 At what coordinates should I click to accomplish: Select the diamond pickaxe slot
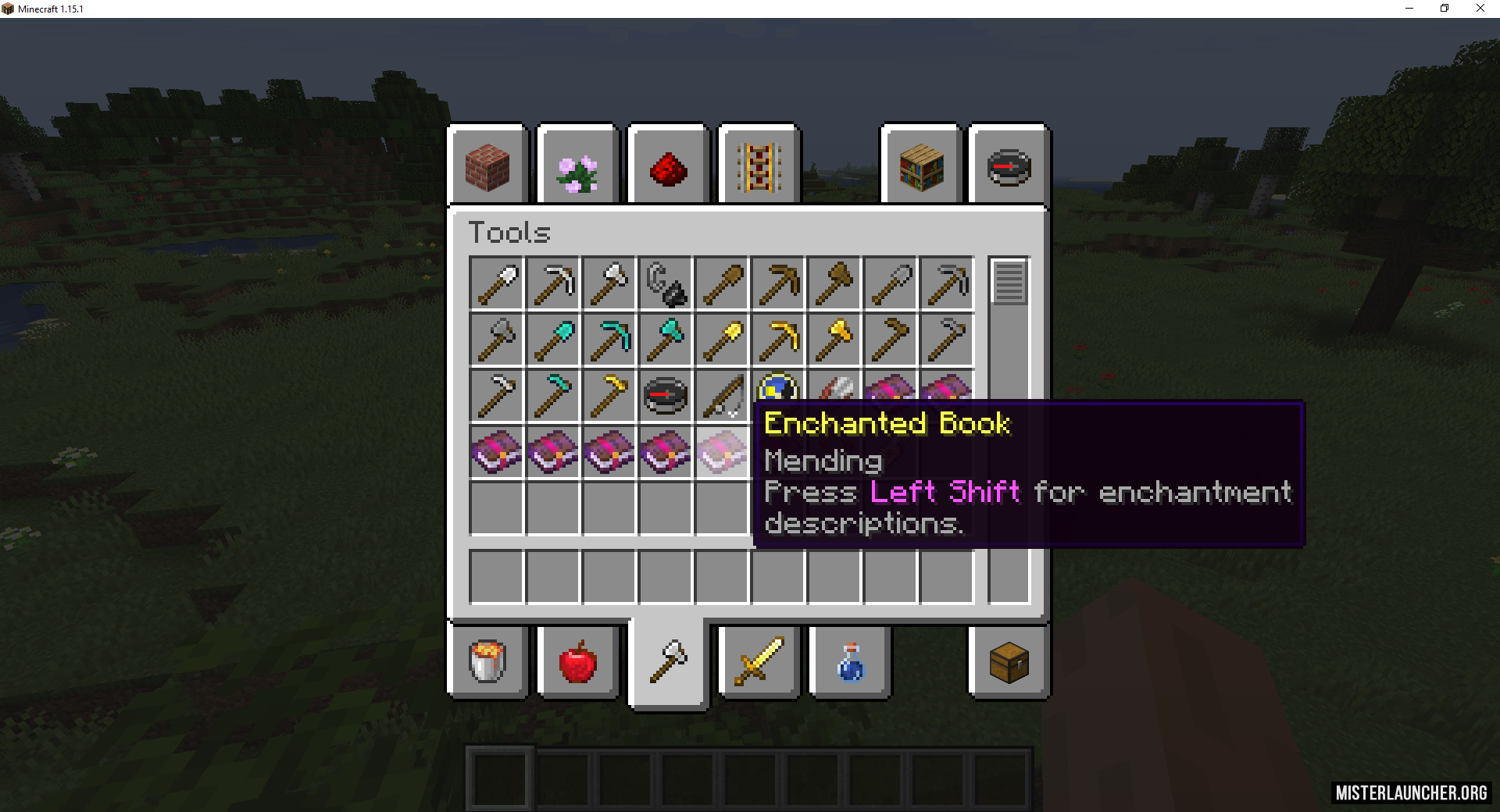[x=609, y=340]
